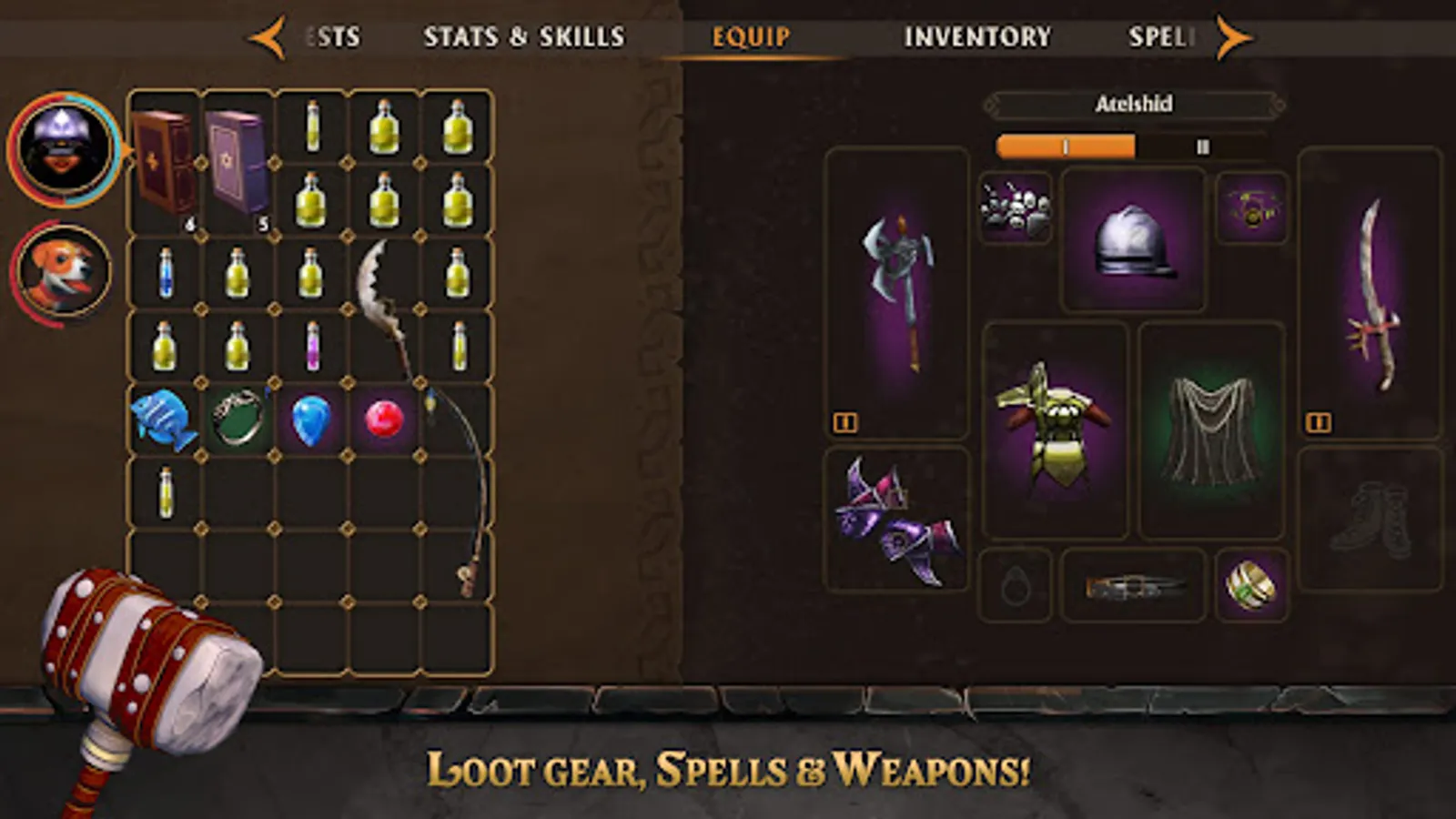
Task: Switch main weapon to loadout II
Action: tap(844, 420)
